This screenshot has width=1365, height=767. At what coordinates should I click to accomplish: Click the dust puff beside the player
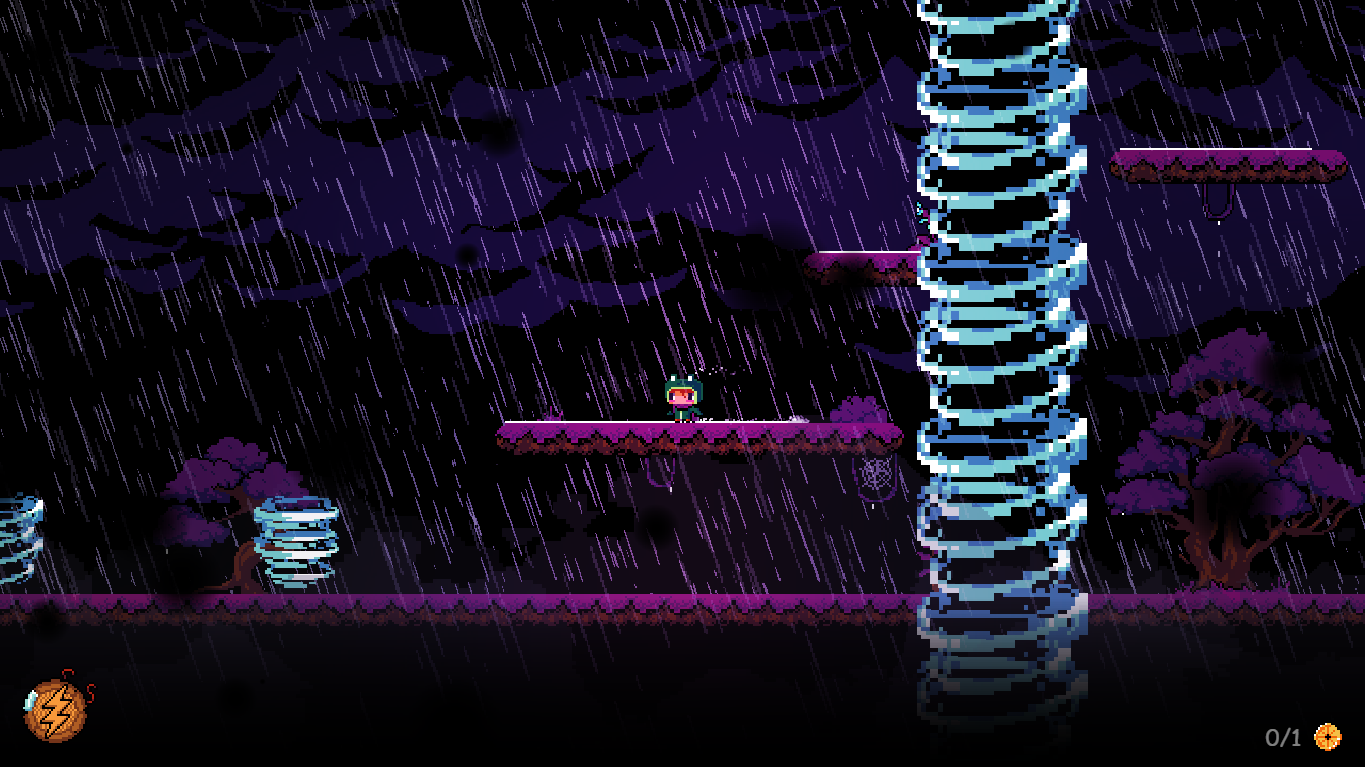click(x=798, y=419)
